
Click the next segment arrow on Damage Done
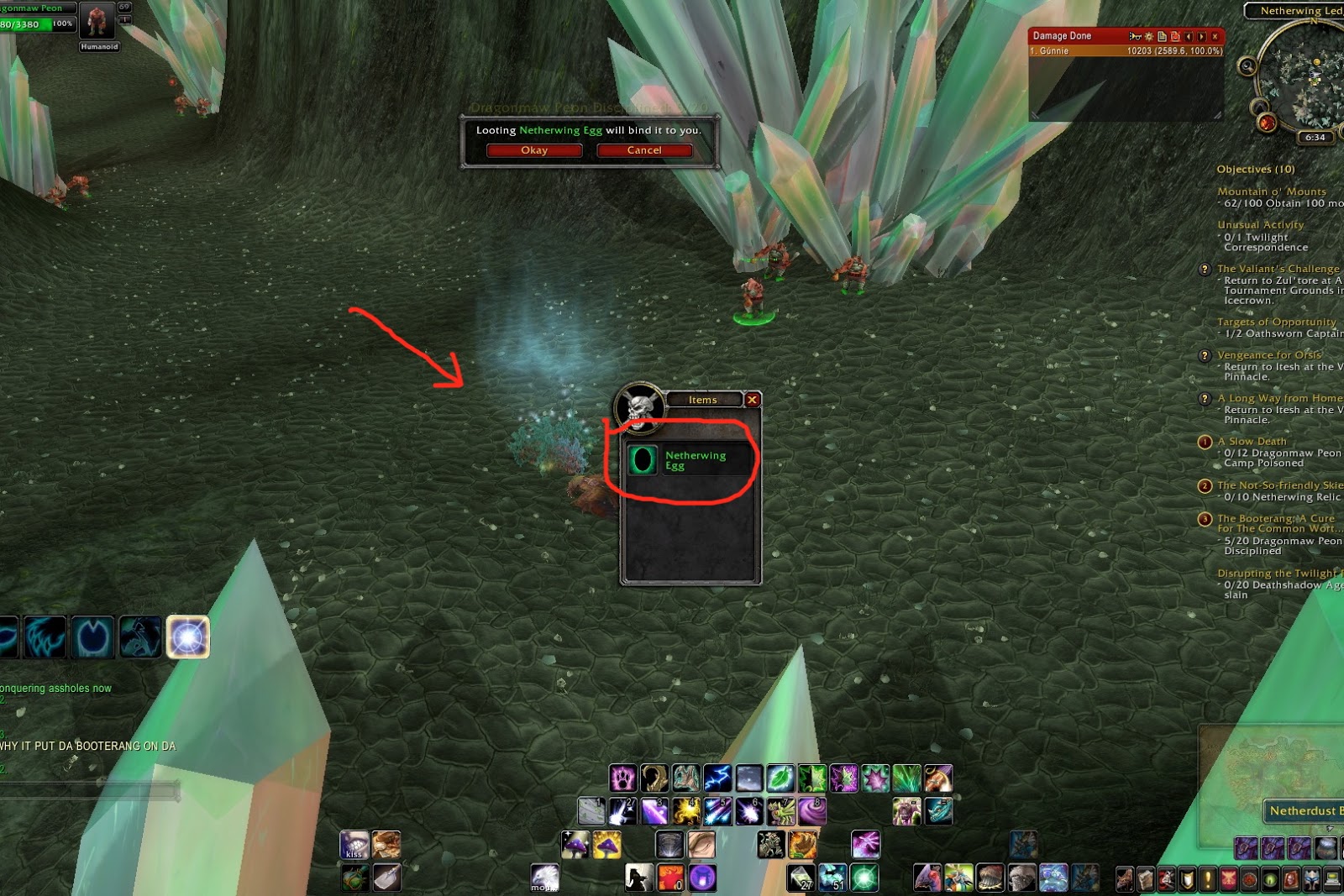1201,37
